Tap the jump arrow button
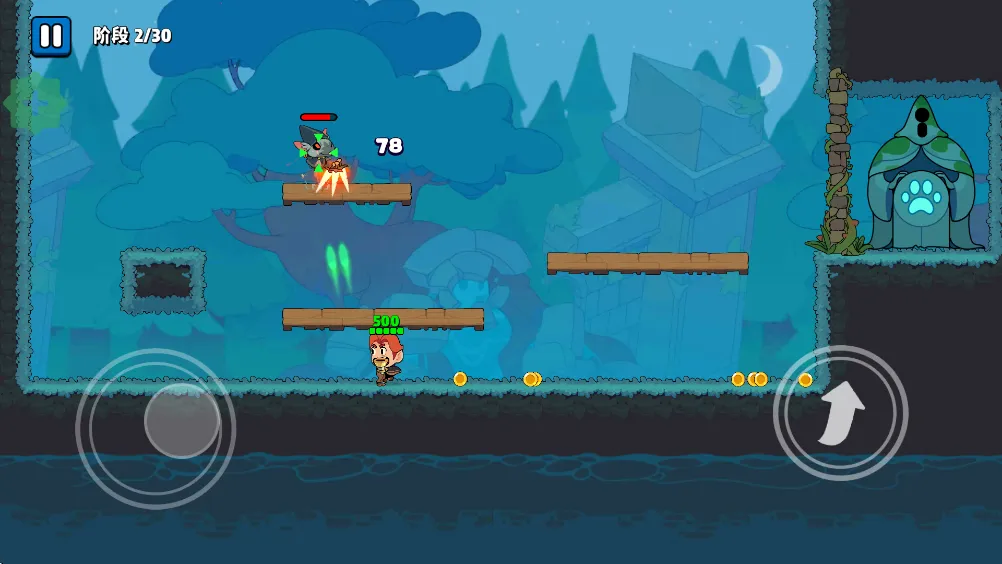 (x=840, y=412)
